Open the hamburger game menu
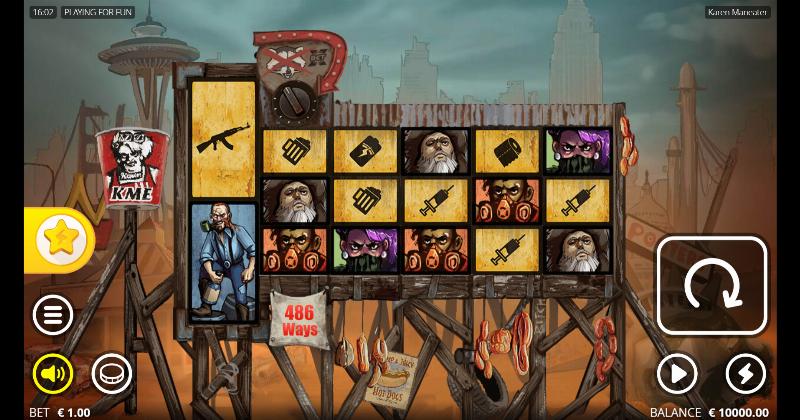 point(53,315)
